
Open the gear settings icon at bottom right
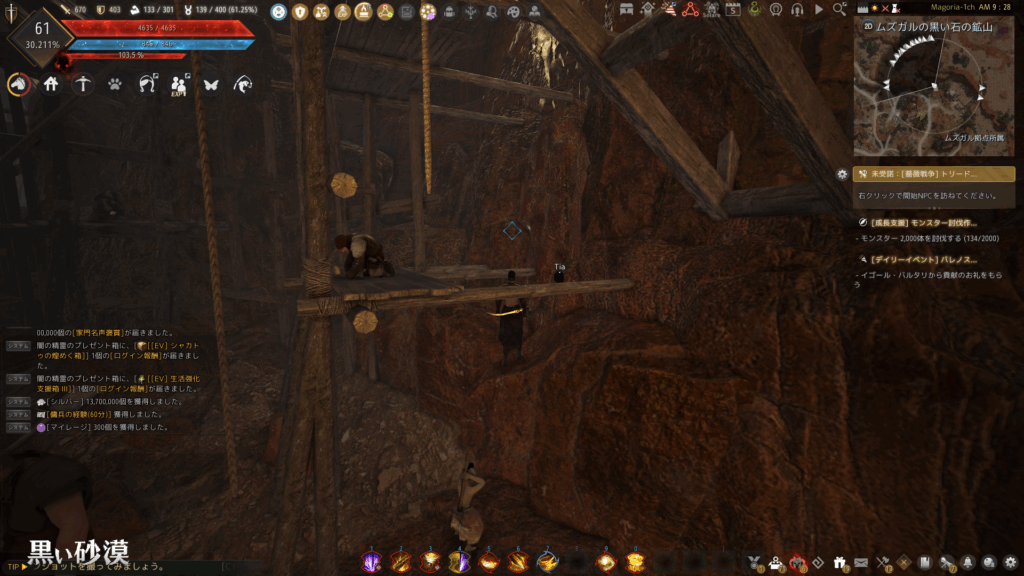[x=1010, y=562]
